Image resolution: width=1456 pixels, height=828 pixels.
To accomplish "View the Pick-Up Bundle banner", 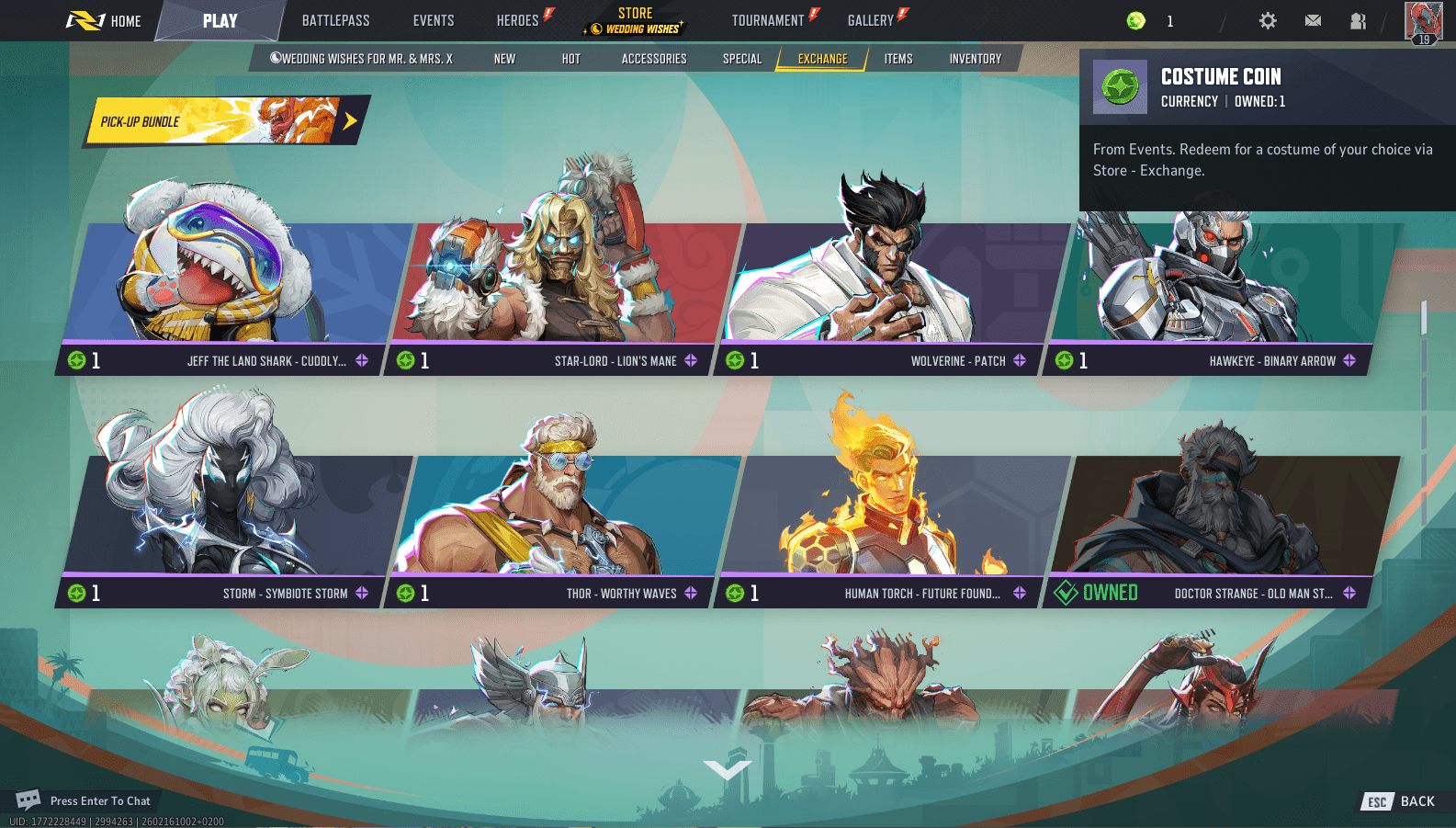I will 225,121.
